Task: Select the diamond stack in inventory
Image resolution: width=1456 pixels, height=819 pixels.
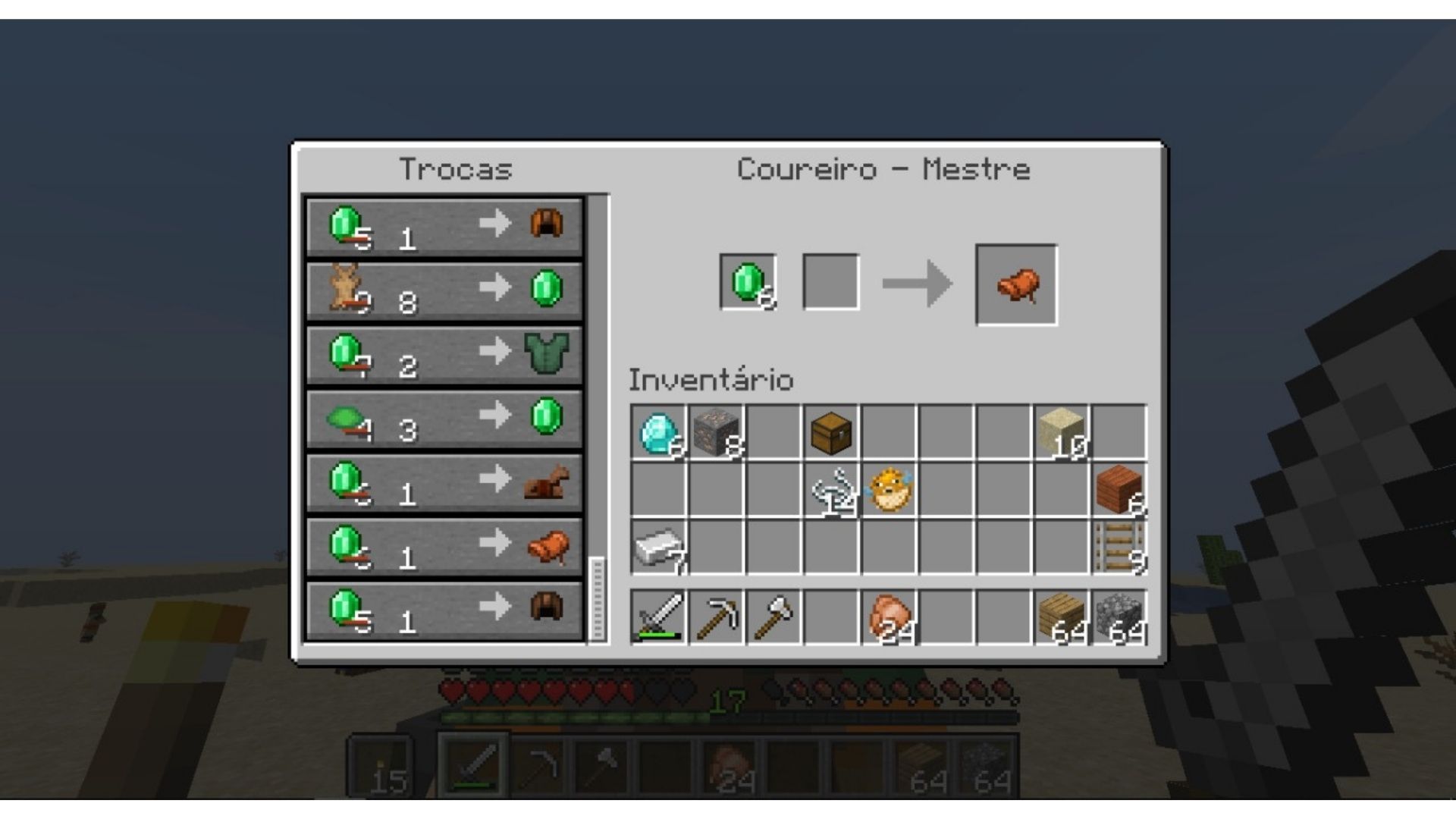Action: (658, 433)
